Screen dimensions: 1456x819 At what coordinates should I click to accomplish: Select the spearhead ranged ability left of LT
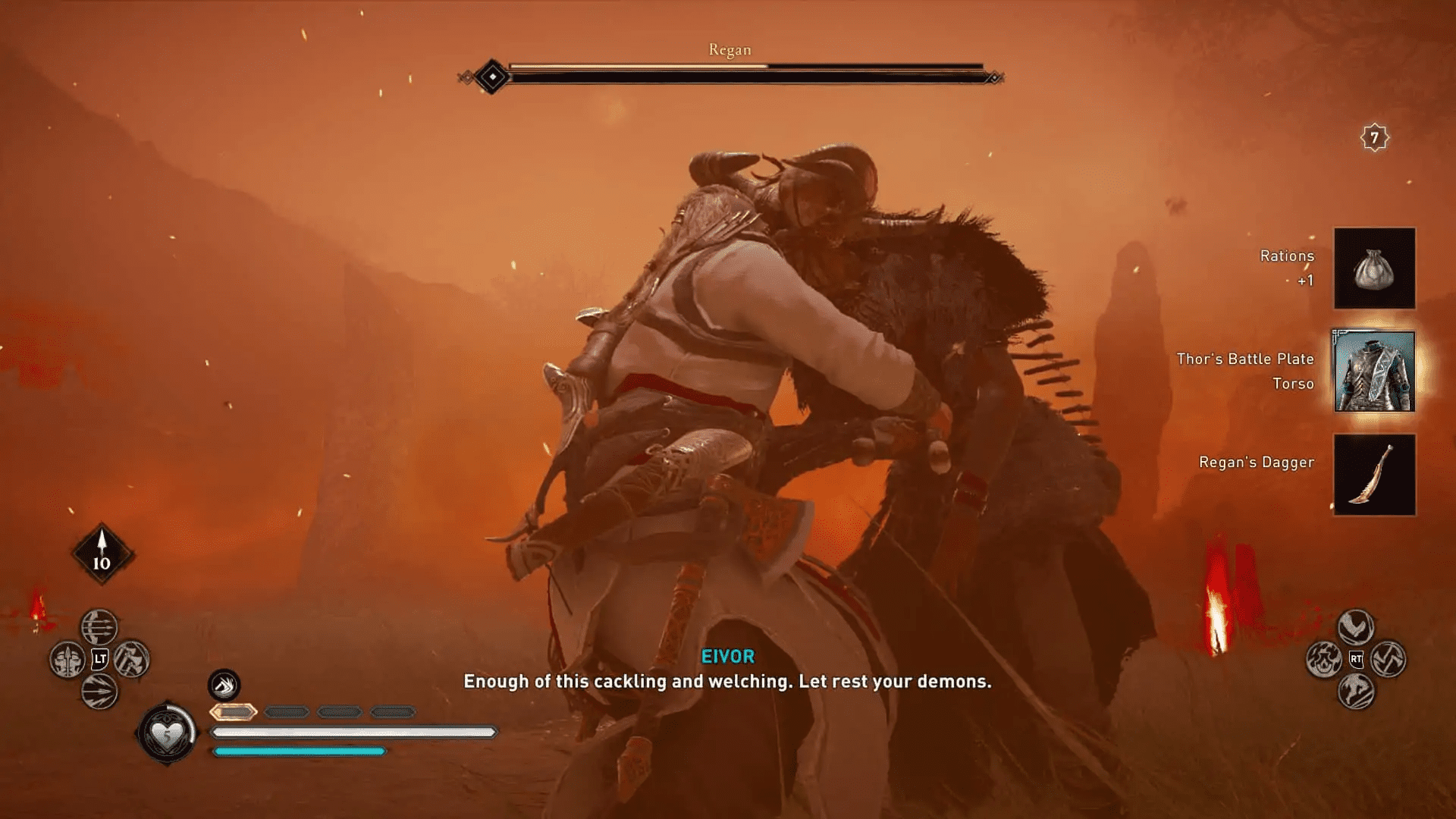tap(67, 660)
